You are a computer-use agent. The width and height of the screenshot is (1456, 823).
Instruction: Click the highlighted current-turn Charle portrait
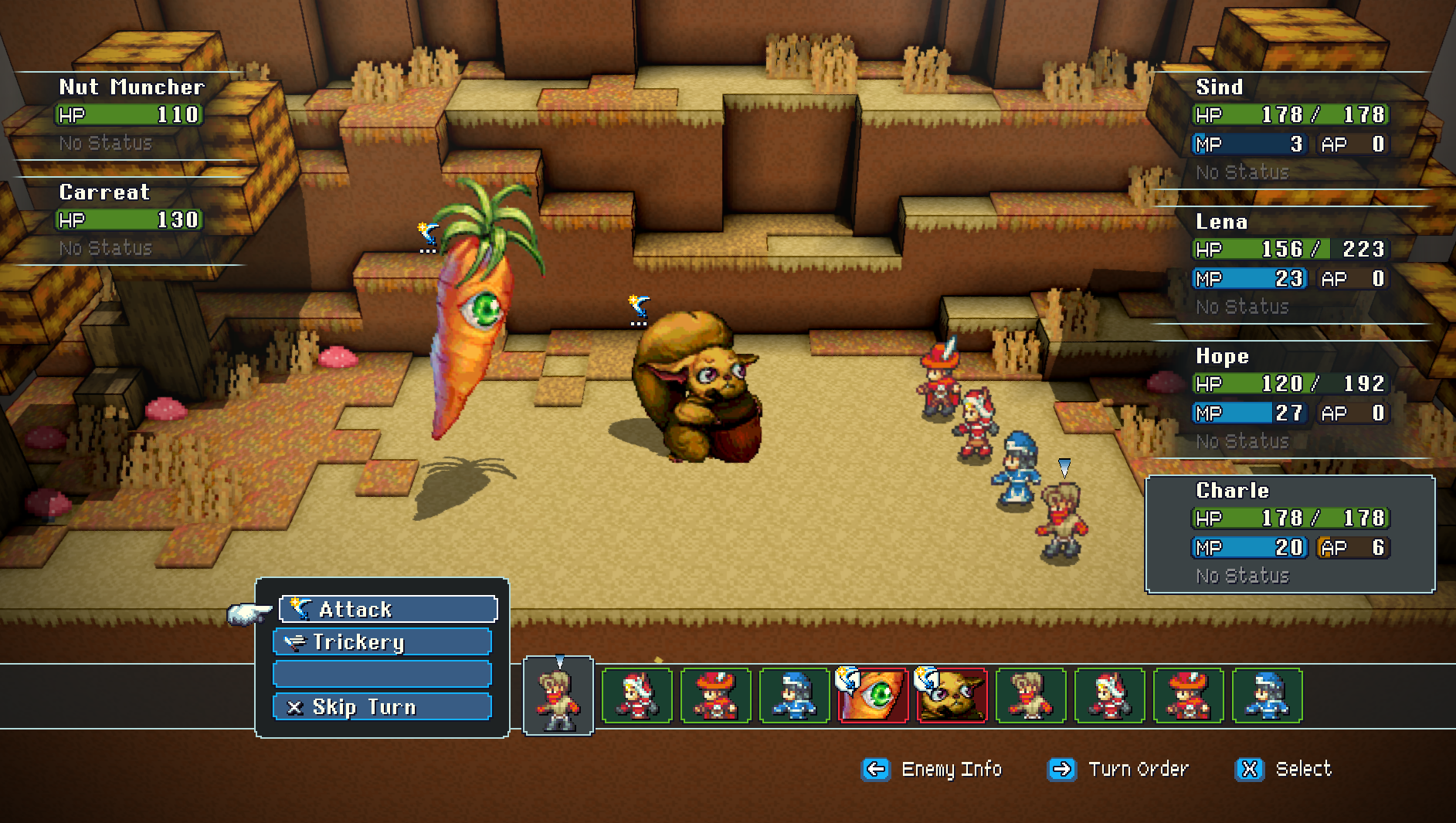click(558, 695)
